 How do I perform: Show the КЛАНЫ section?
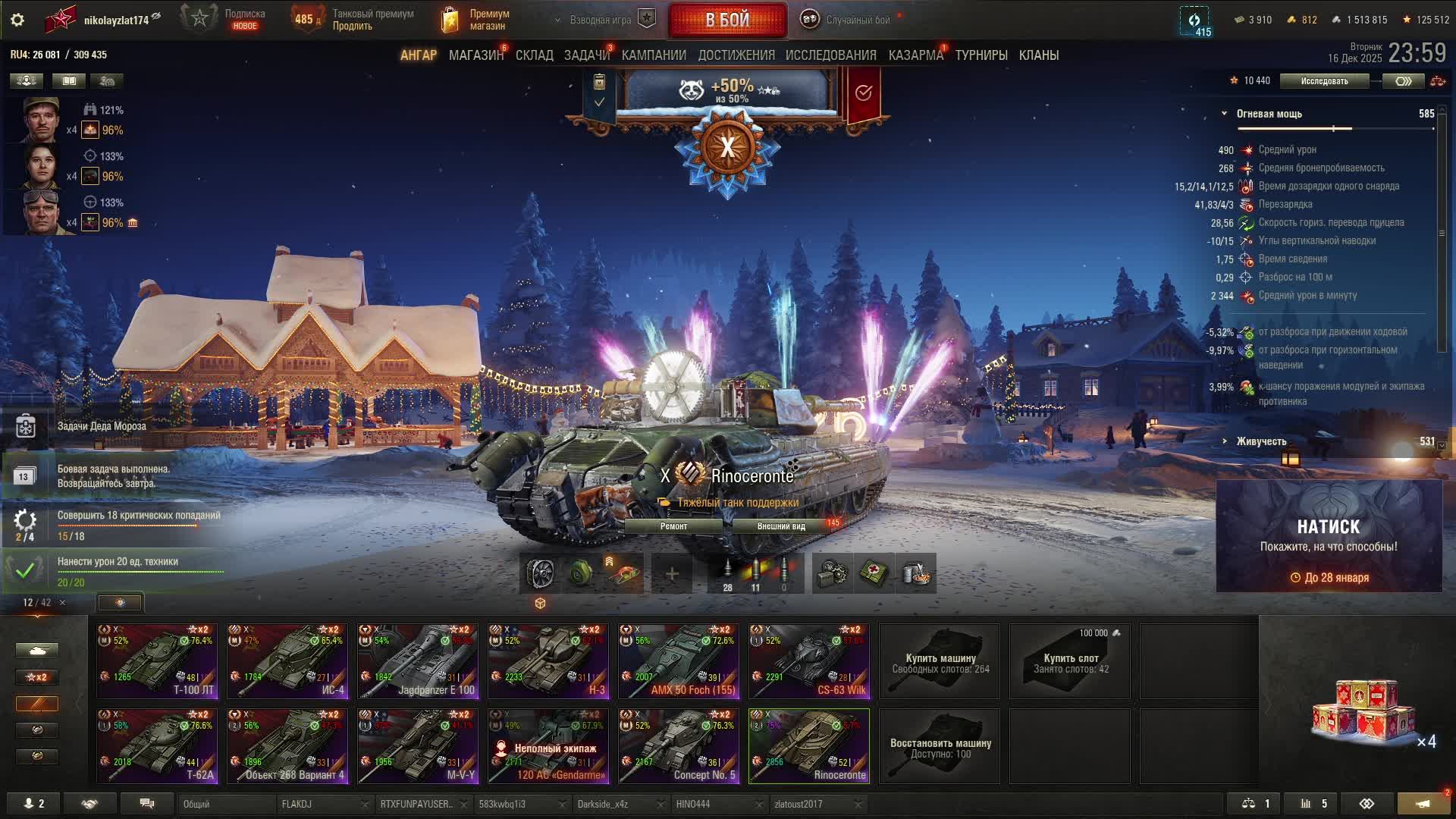point(1038,55)
